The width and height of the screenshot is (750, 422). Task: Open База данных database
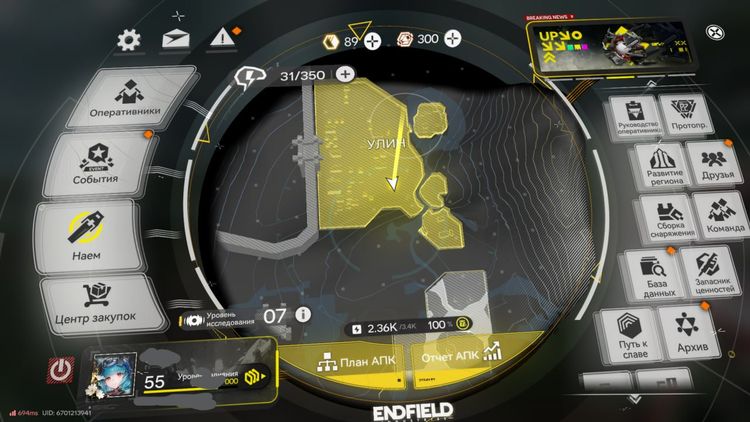654,274
